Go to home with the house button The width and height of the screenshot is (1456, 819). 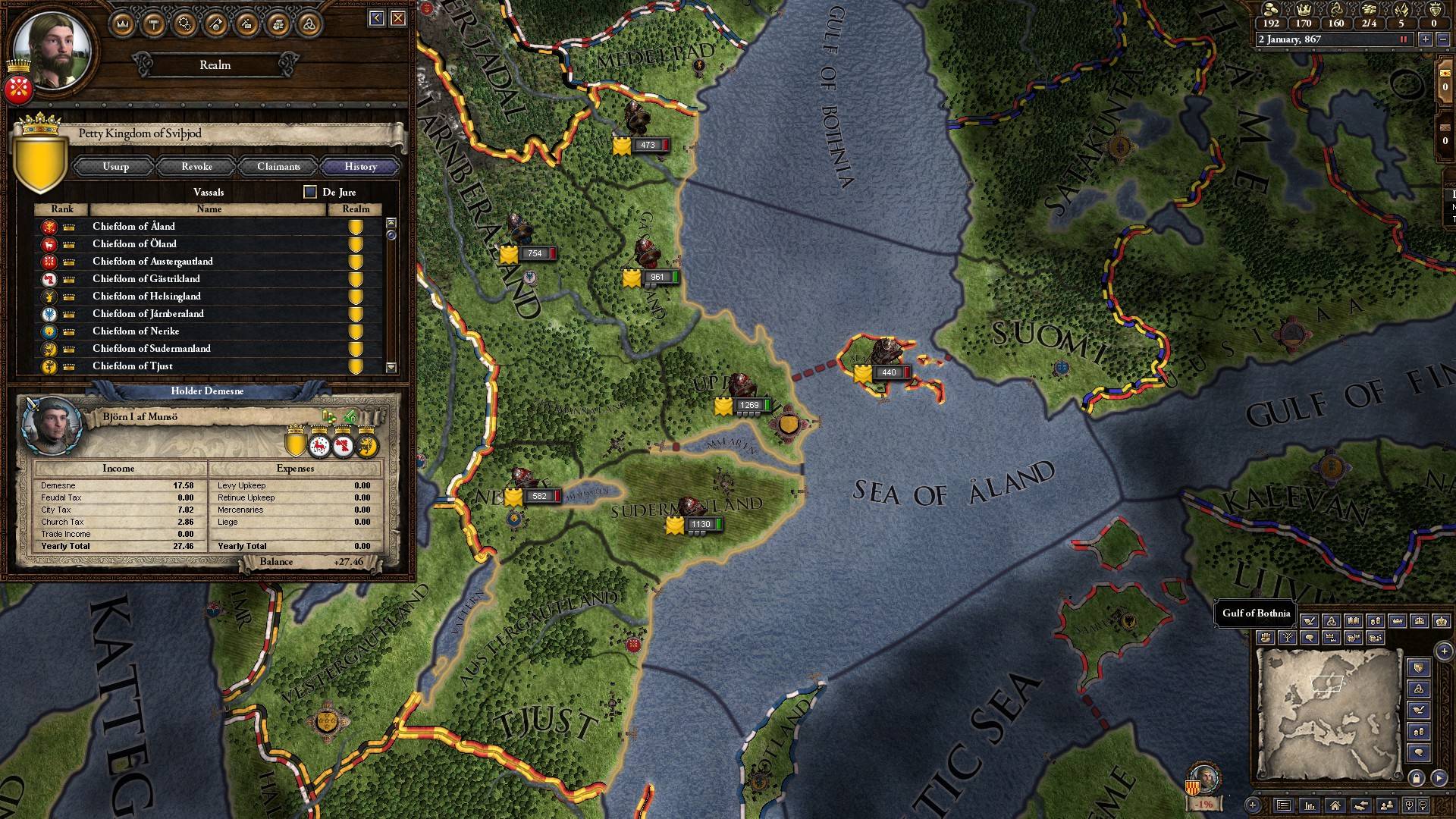point(1335,805)
